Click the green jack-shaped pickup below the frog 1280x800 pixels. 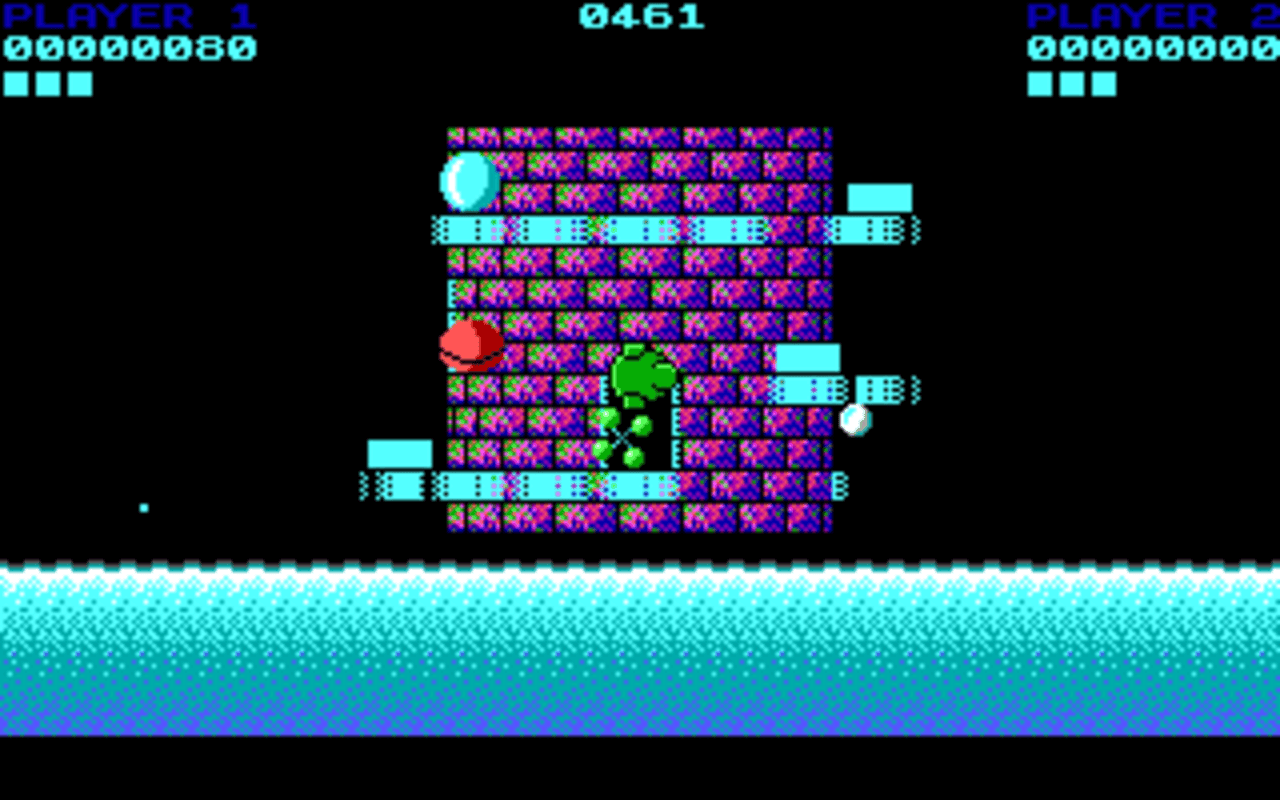pyautogui.click(x=621, y=436)
